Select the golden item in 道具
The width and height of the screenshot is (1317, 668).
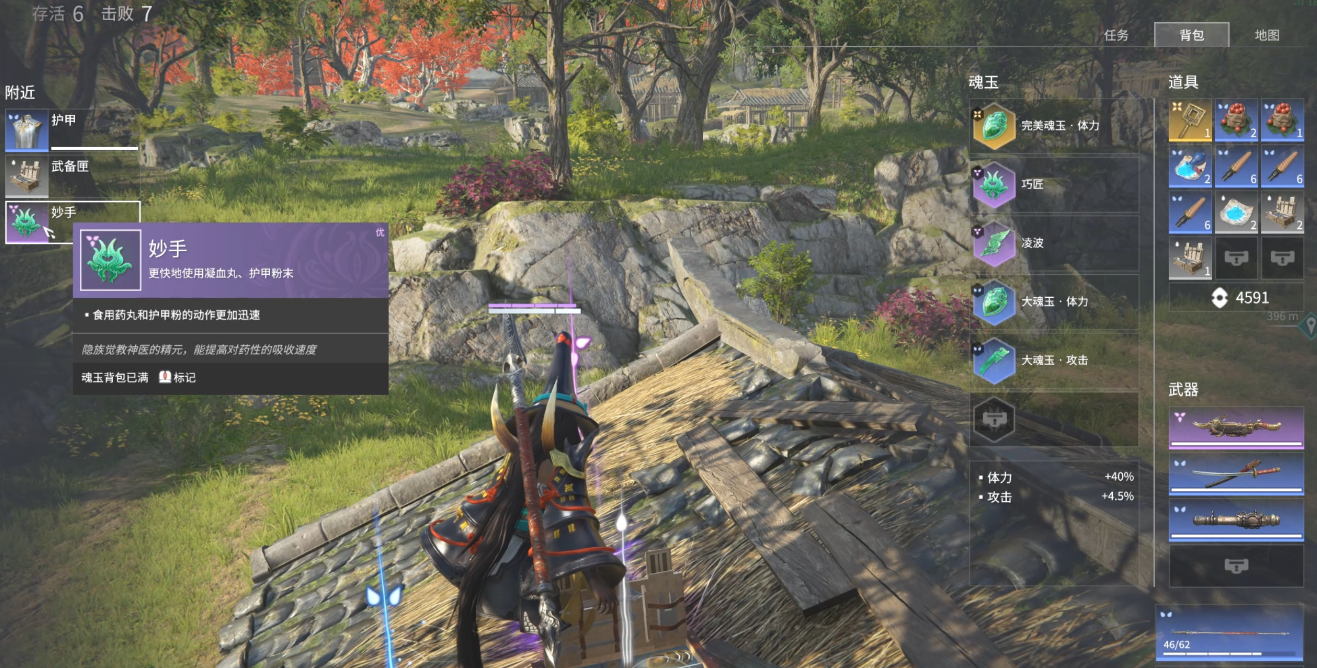1190,119
